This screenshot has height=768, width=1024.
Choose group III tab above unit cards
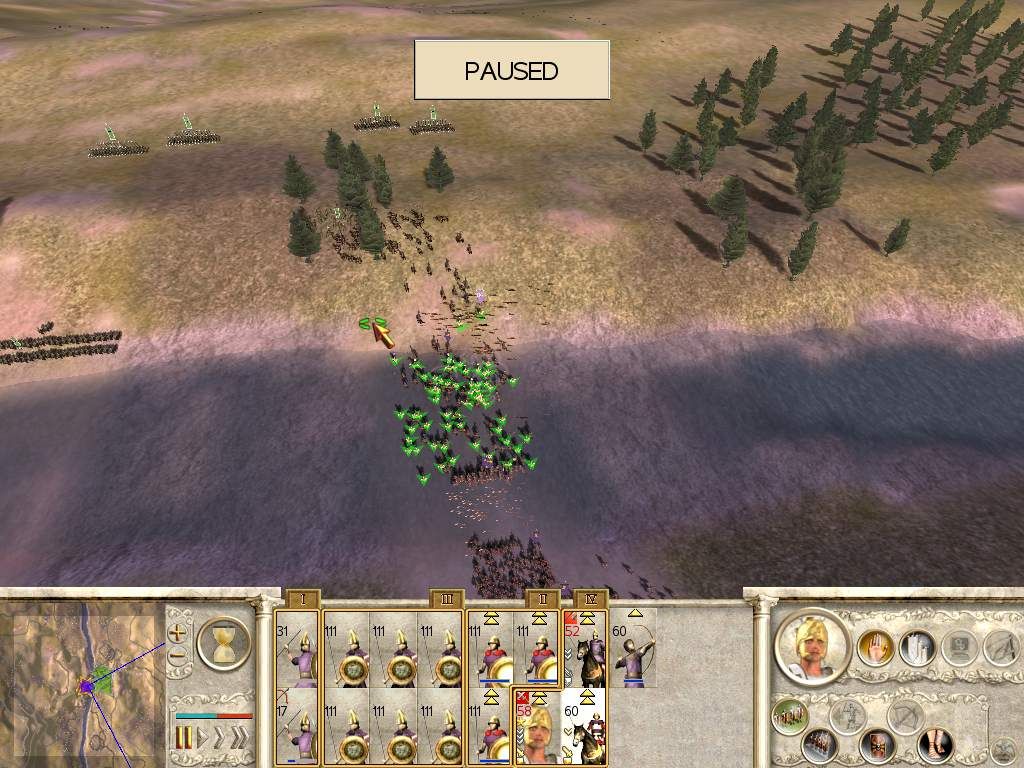[447, 599]
